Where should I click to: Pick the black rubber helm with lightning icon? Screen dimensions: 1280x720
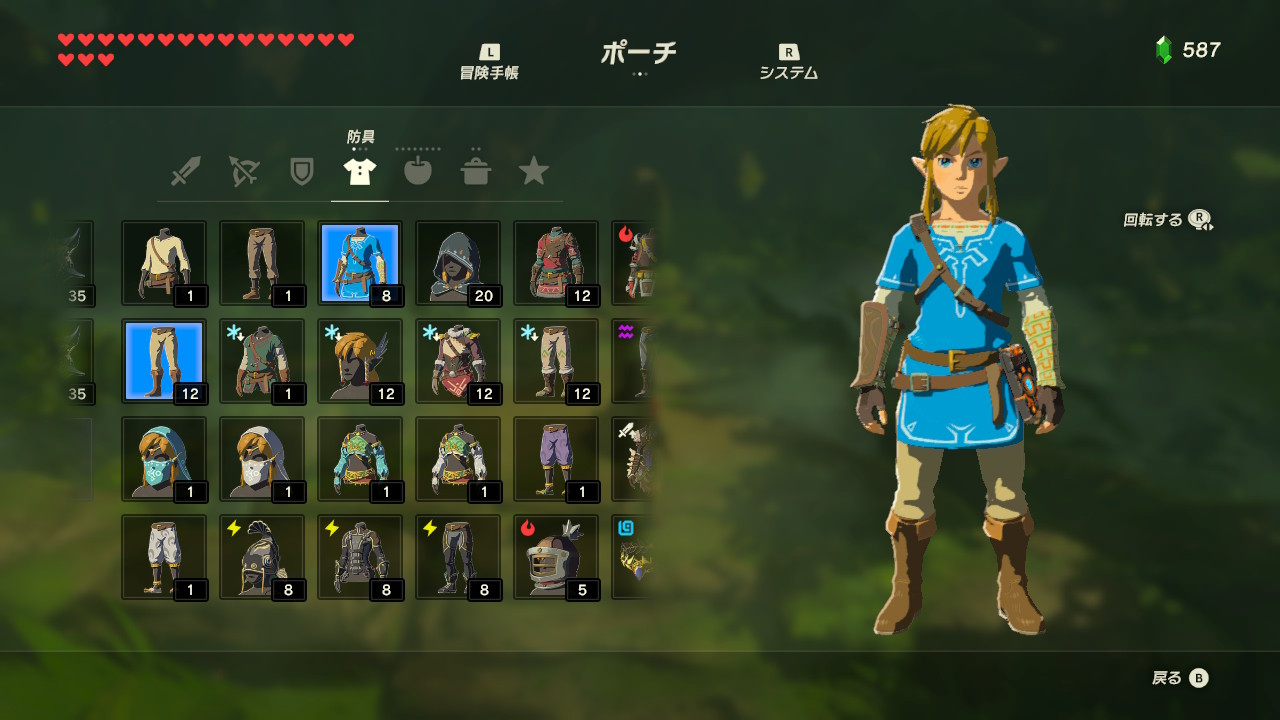pyautogui.click(x=262, y=557)
